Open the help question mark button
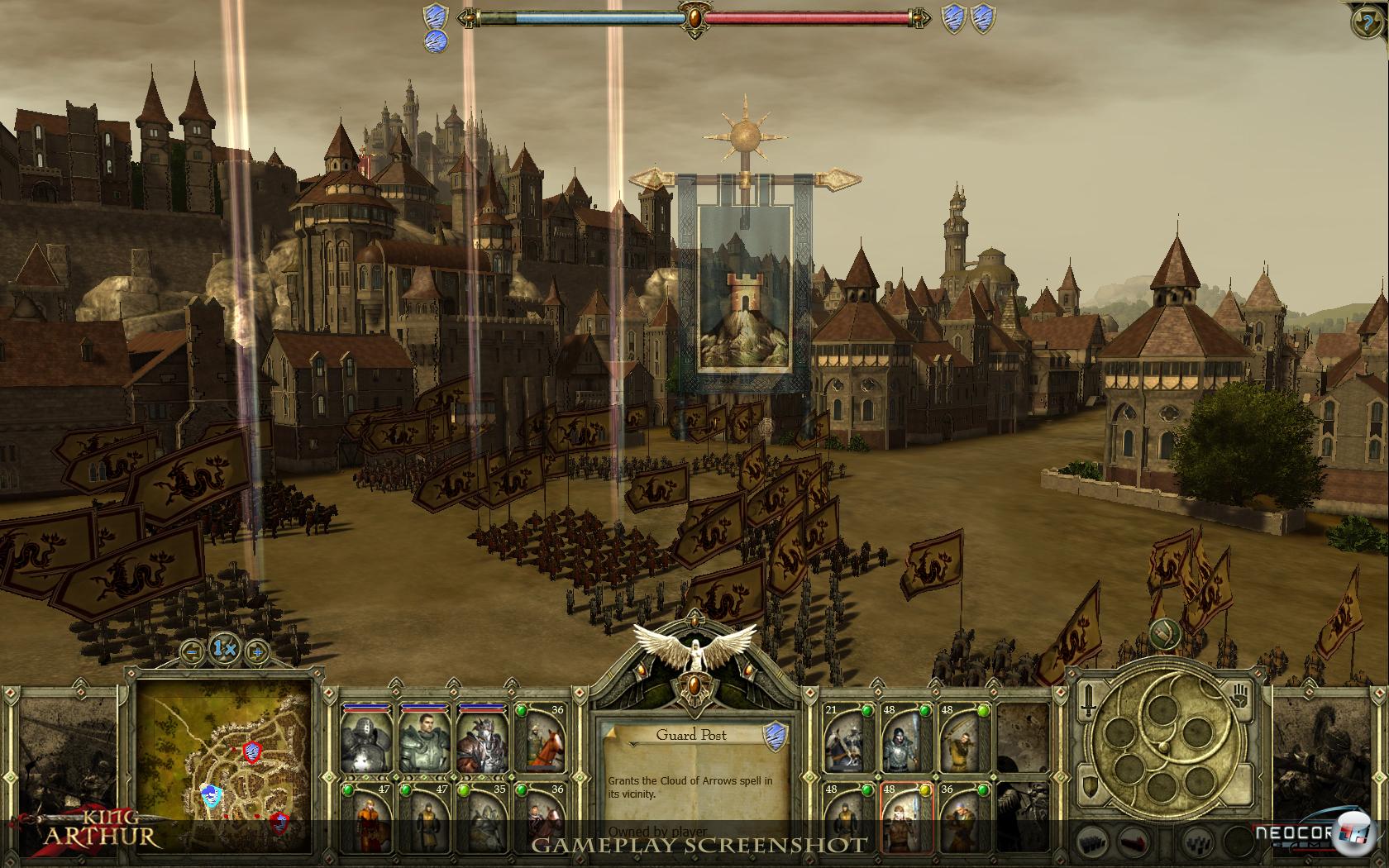 [1369, 21]
